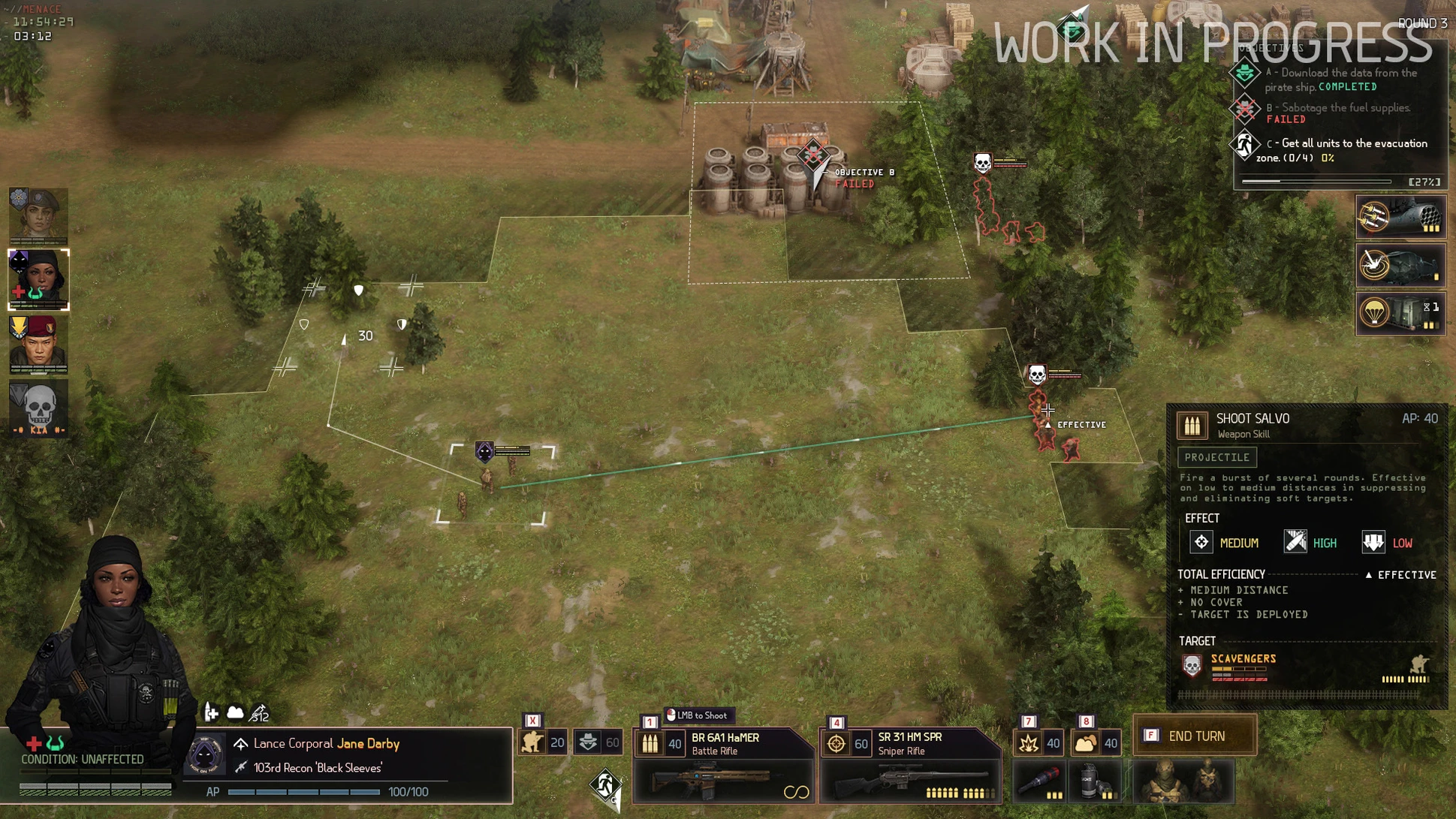The height and width of the screenshot is (819, 1456).
Task: Click the Scavengers target entry
Action: [1243, 659]
